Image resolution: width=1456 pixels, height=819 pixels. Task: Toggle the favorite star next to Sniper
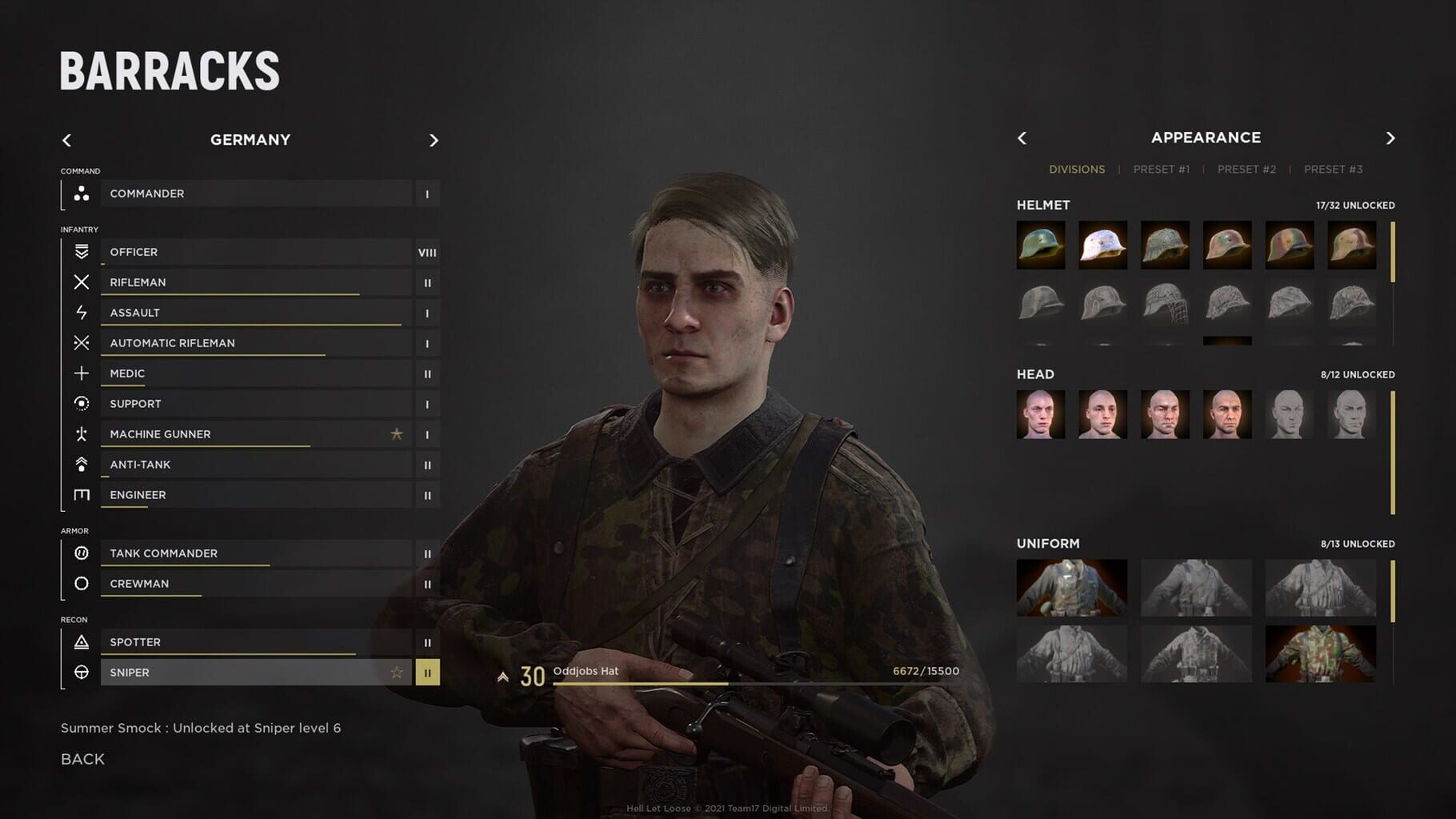[x=396, y=672]
